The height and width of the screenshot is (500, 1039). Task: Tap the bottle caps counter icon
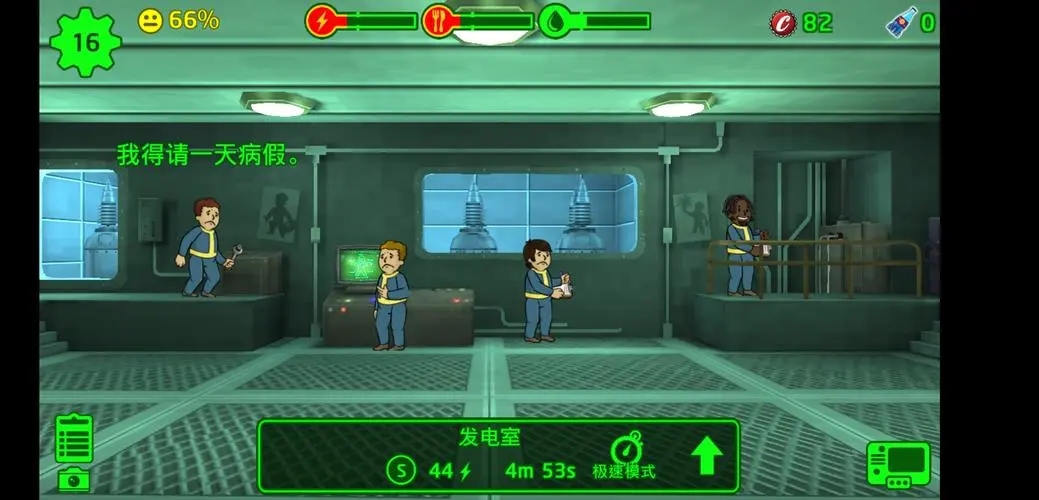tap(784, 22)
